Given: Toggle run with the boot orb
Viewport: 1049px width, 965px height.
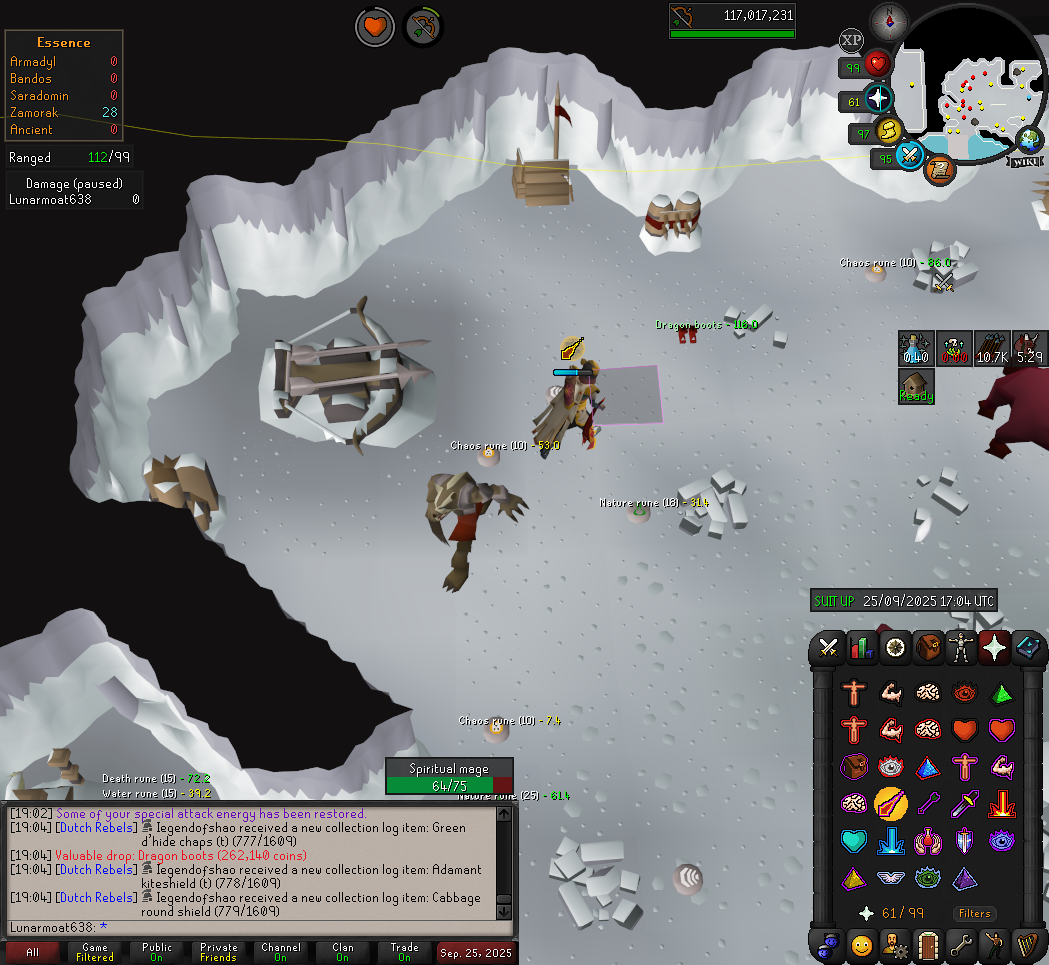Looking at the screenshot, I should pos(887,131).
